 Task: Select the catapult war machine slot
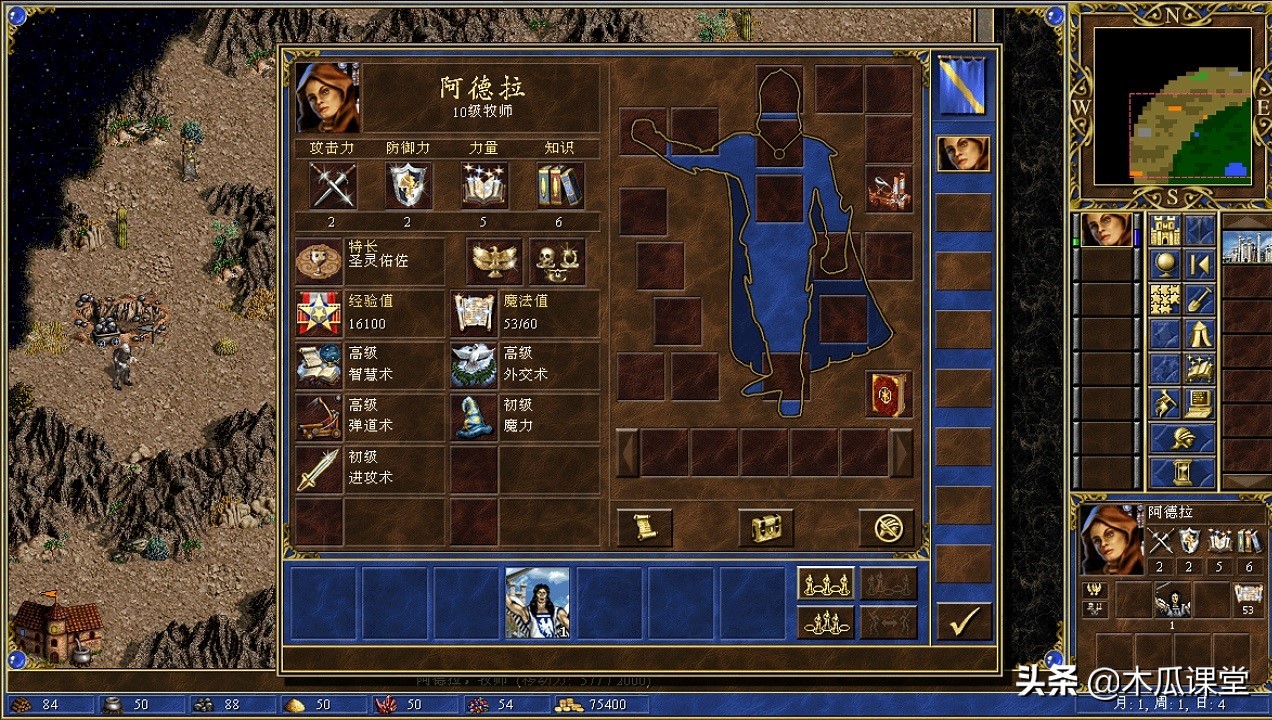point(889,190)
